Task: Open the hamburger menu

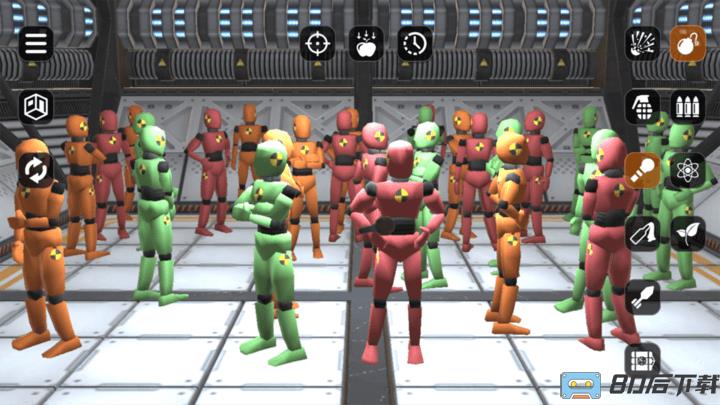Action: point(36,43)
